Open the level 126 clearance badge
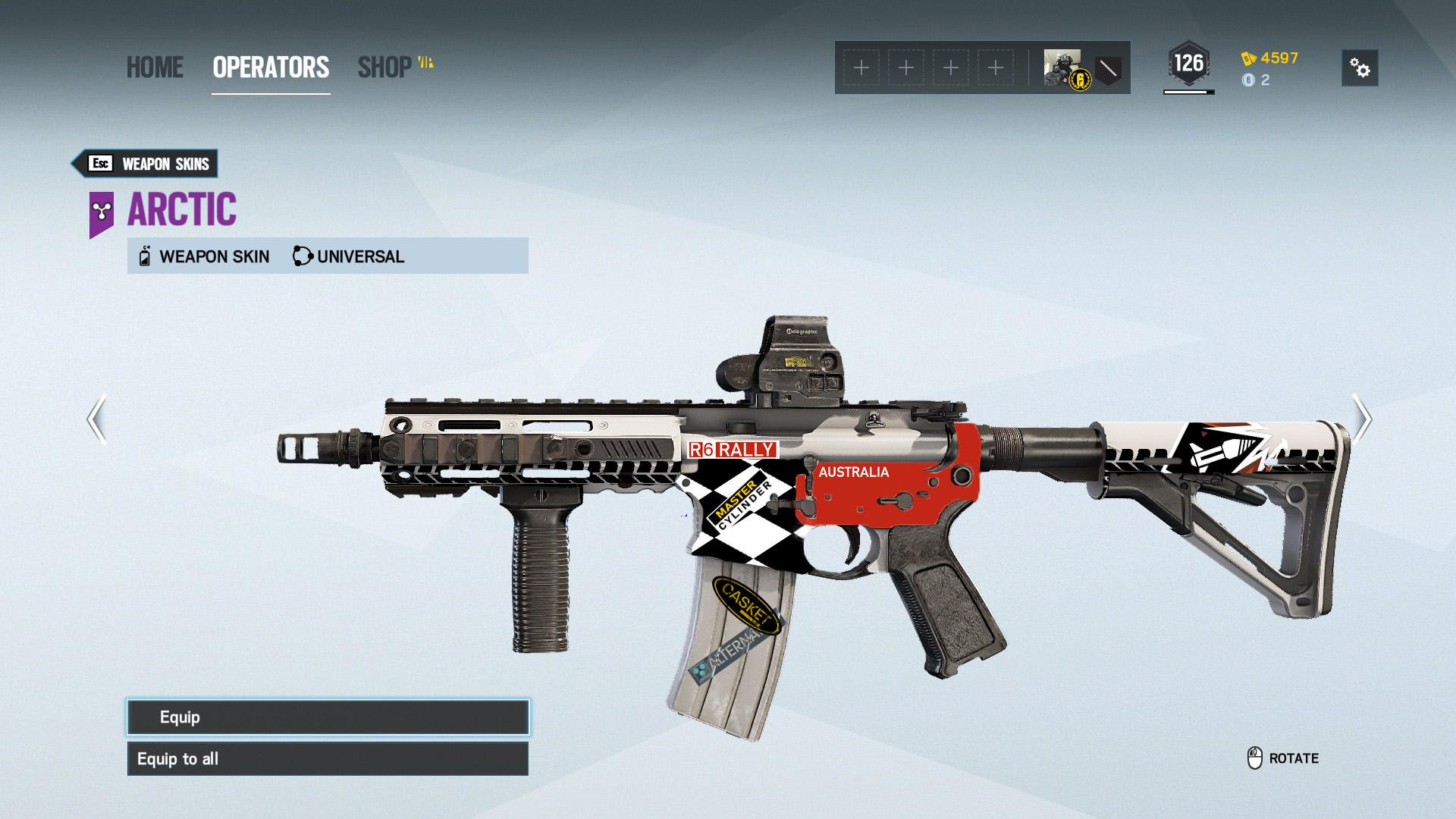The height and width of the screenshot is (819, 1456). (x=1188, y=64)
